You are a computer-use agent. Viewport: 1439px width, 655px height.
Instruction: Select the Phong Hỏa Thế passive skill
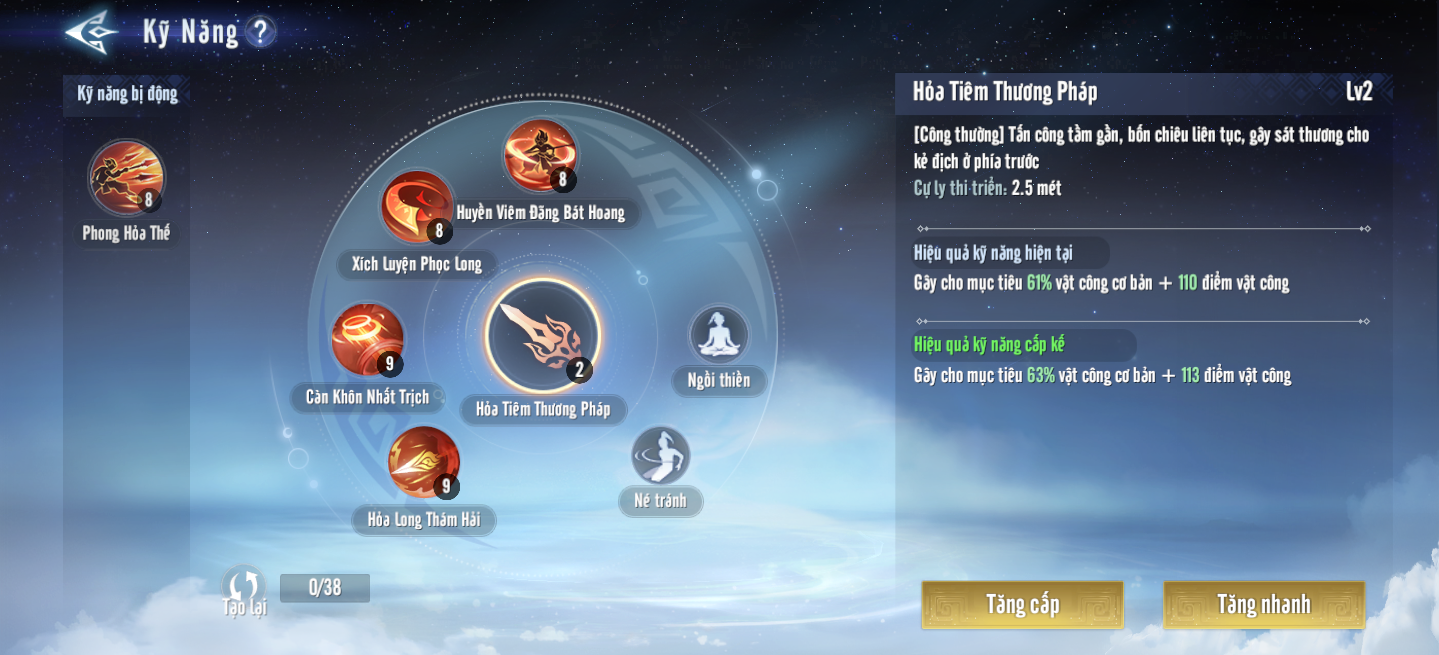(x=126, y=178)
